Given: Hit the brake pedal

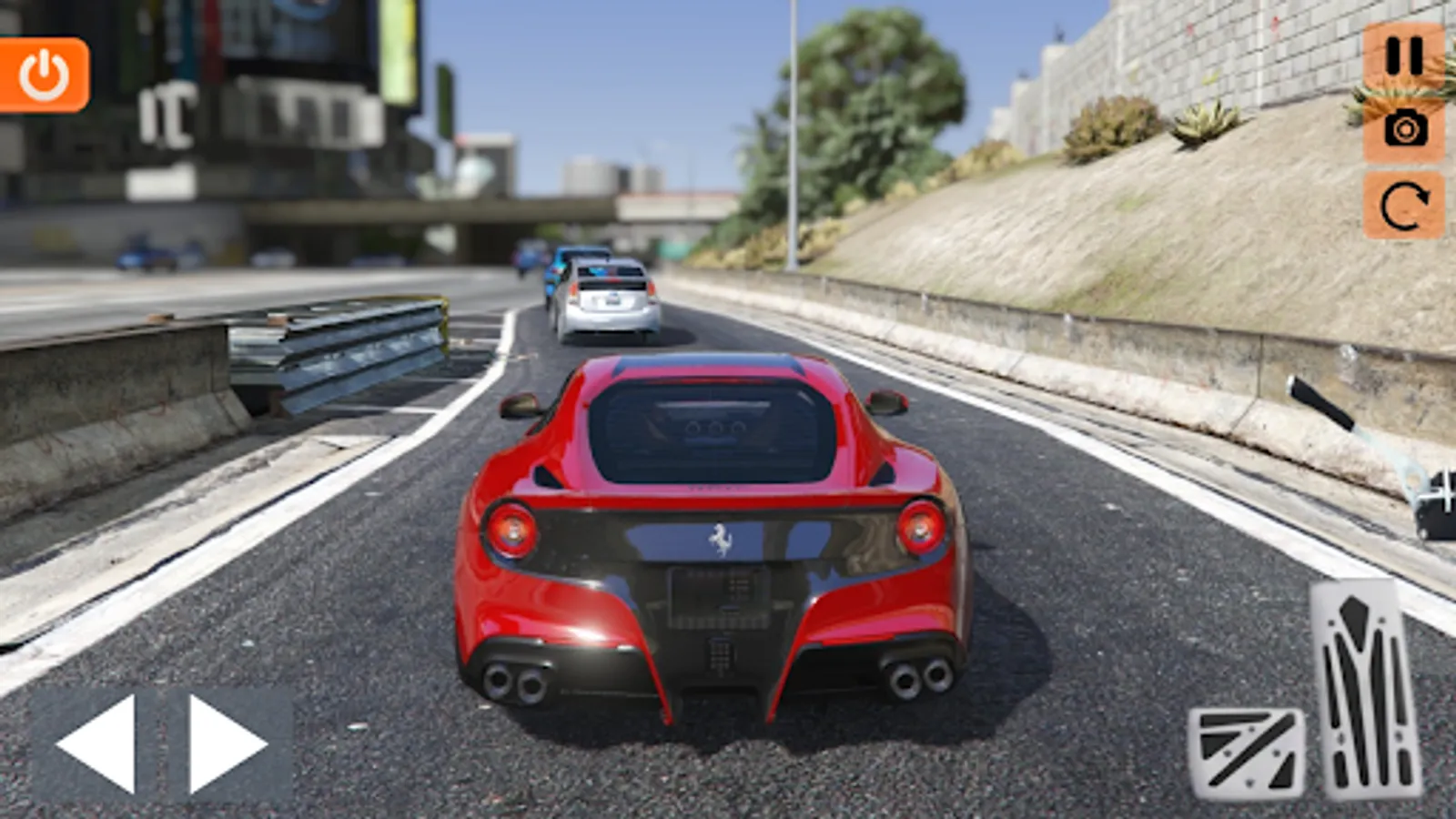Looking at the screenshot, I should click(x=1247, y=752).
